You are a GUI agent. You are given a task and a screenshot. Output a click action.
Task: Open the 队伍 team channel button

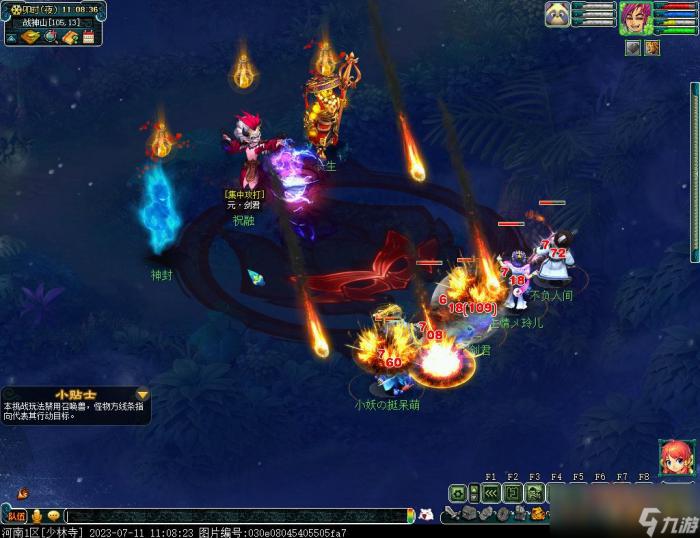point(17,516)
